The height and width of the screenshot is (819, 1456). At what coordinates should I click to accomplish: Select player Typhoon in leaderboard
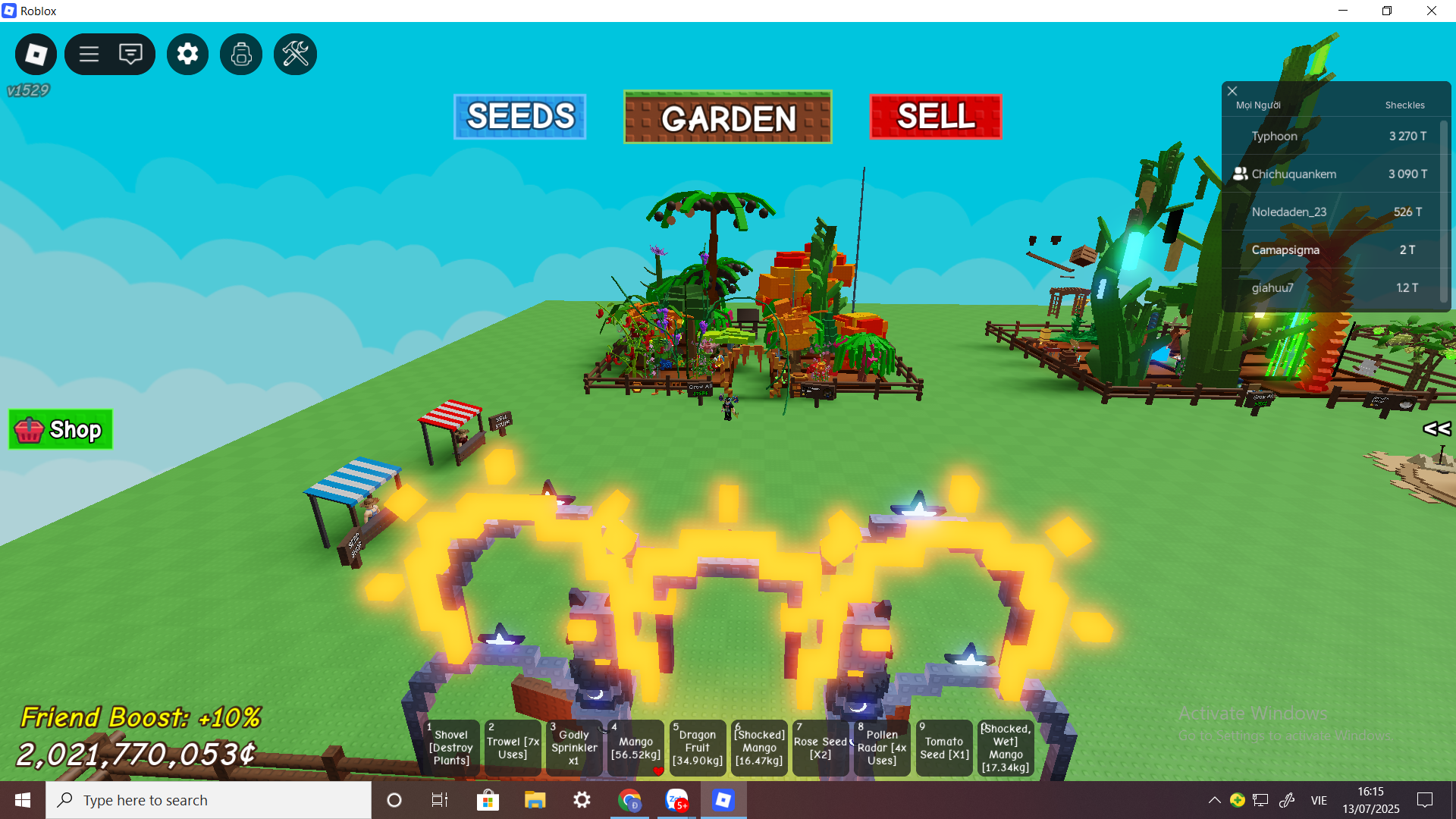point(1274,136)
